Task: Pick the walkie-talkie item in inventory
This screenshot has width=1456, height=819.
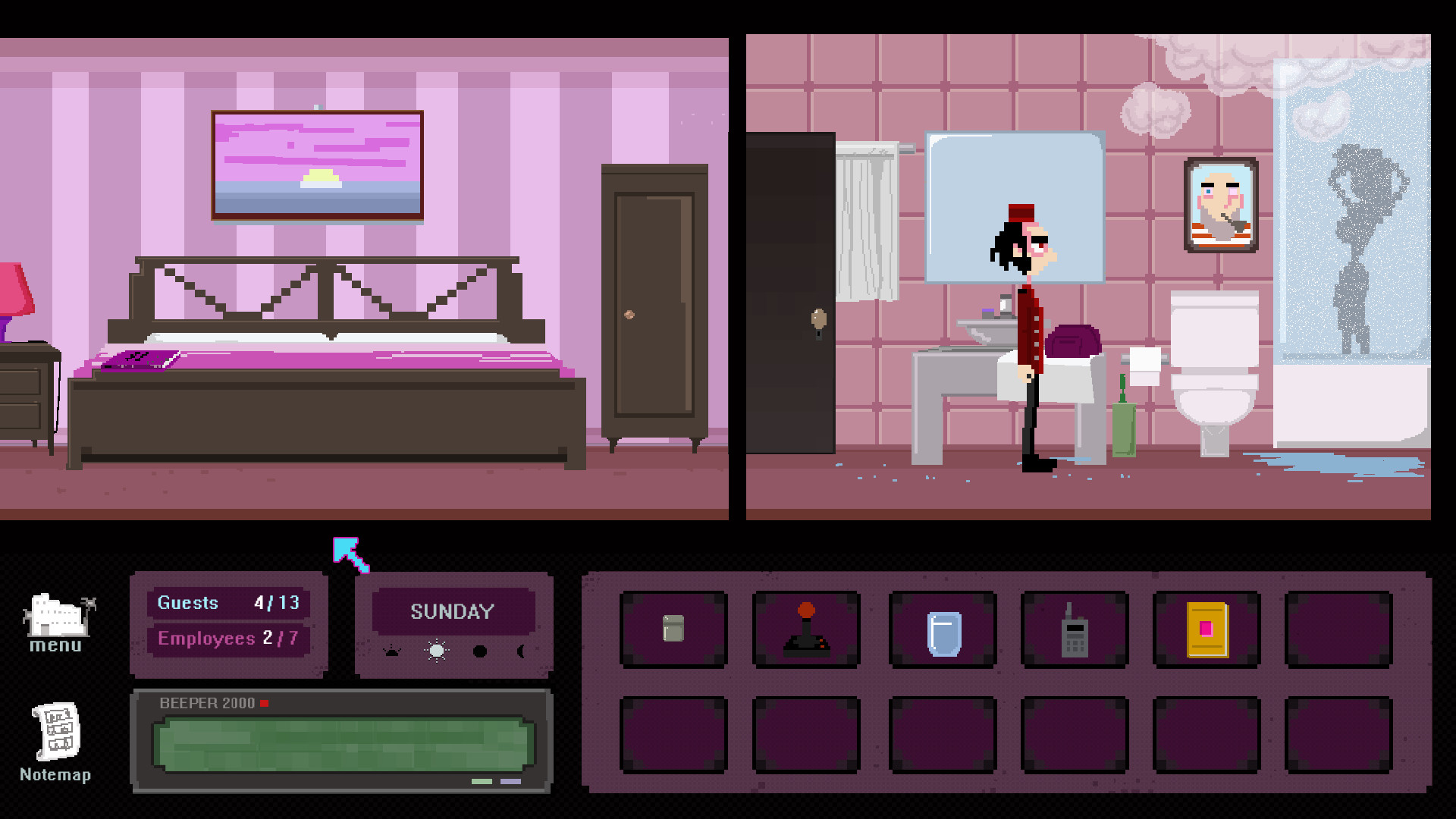Action: (x=1074, y=631)
